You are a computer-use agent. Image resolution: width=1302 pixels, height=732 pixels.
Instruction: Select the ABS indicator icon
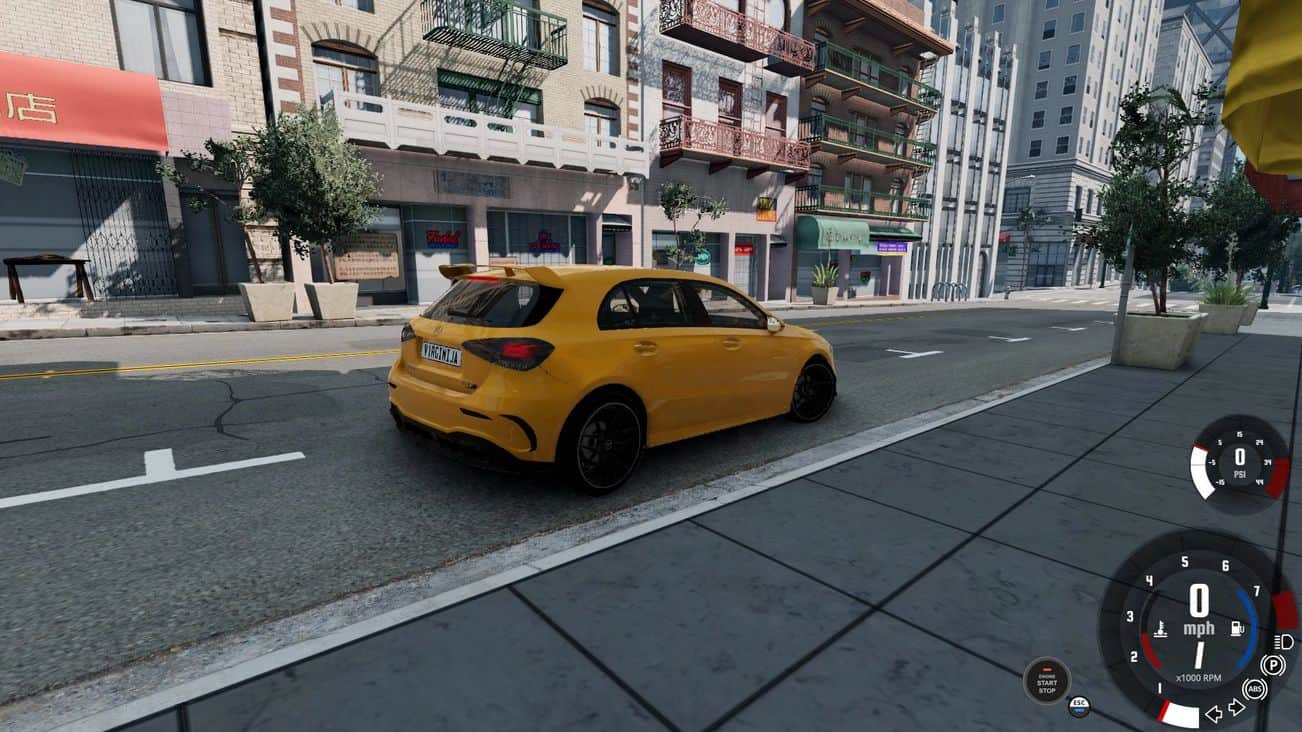(x=1254, y=689)
